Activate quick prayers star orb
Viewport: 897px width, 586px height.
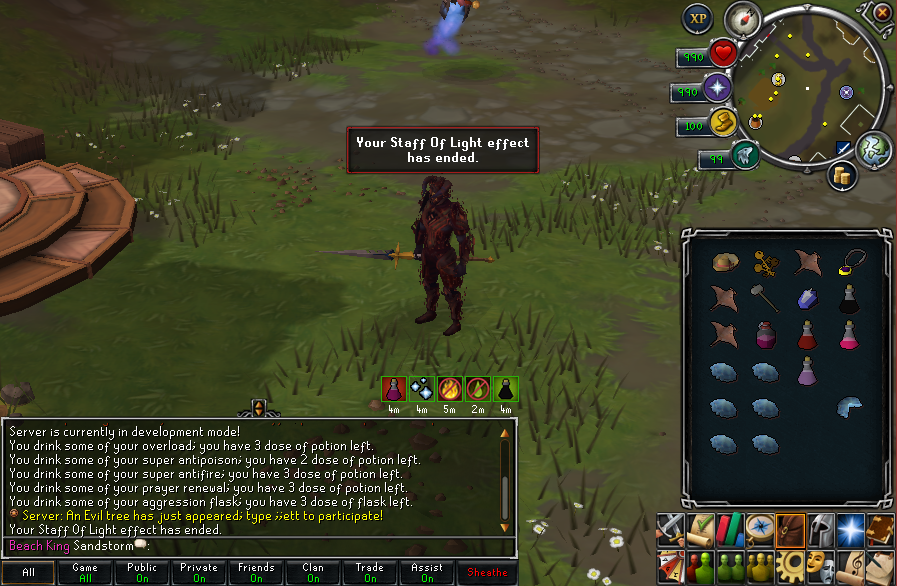[717, 90]
